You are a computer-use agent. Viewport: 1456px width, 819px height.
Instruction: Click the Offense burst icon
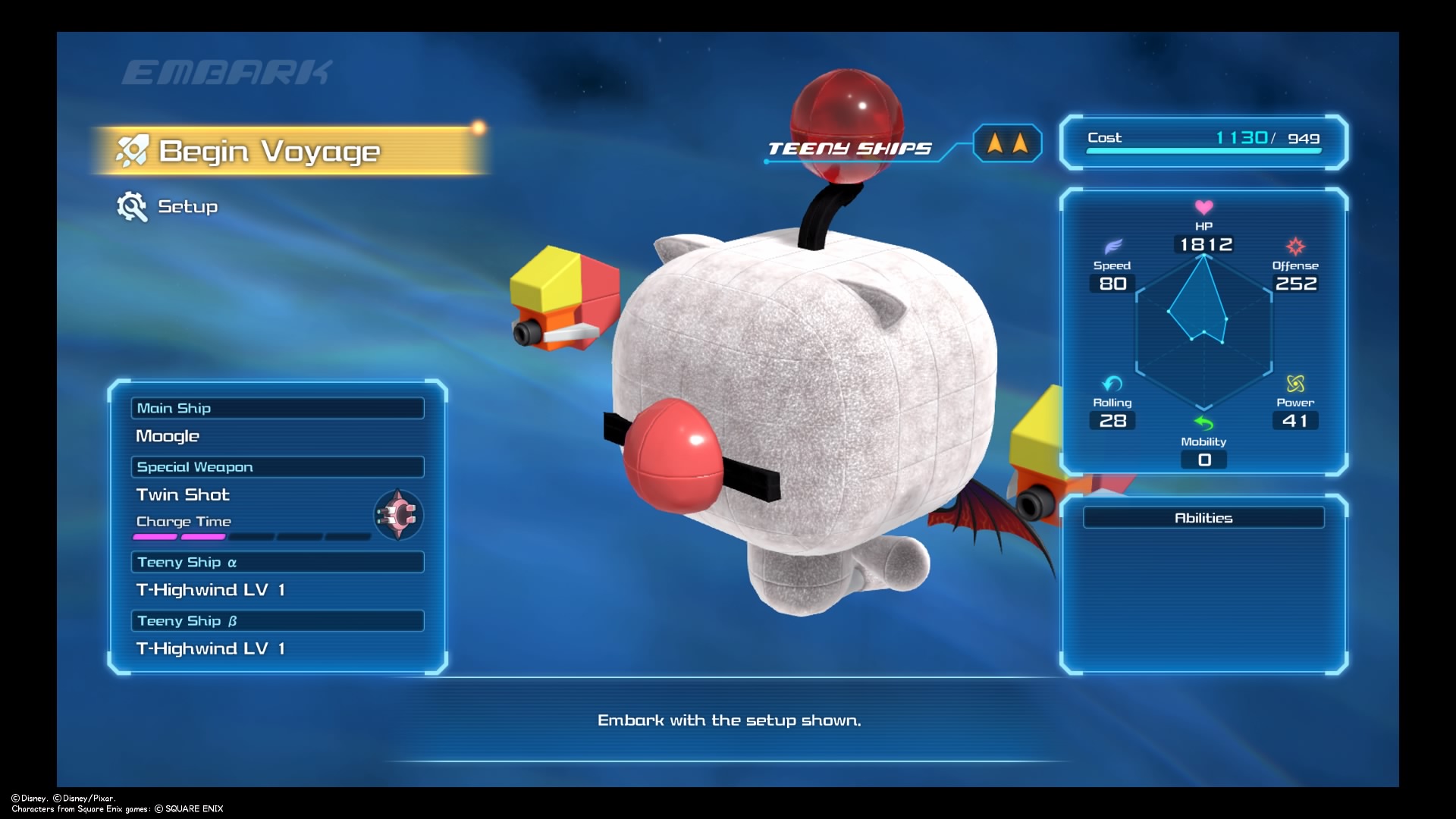point(1296,246)
